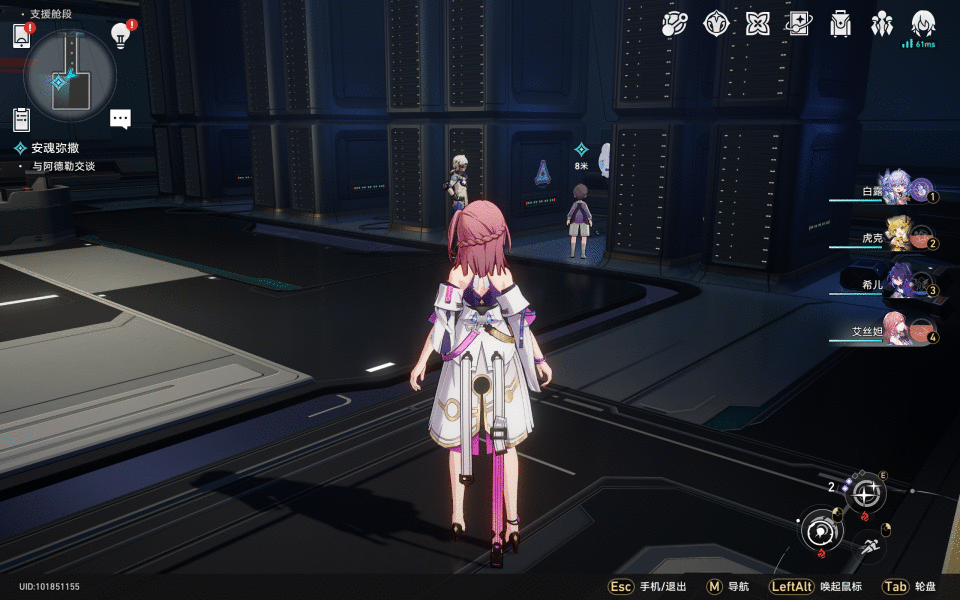Screen dimensions: 960x600
Task: Open the interconnected nodes icon in top bar
Action: coord(675,24)
